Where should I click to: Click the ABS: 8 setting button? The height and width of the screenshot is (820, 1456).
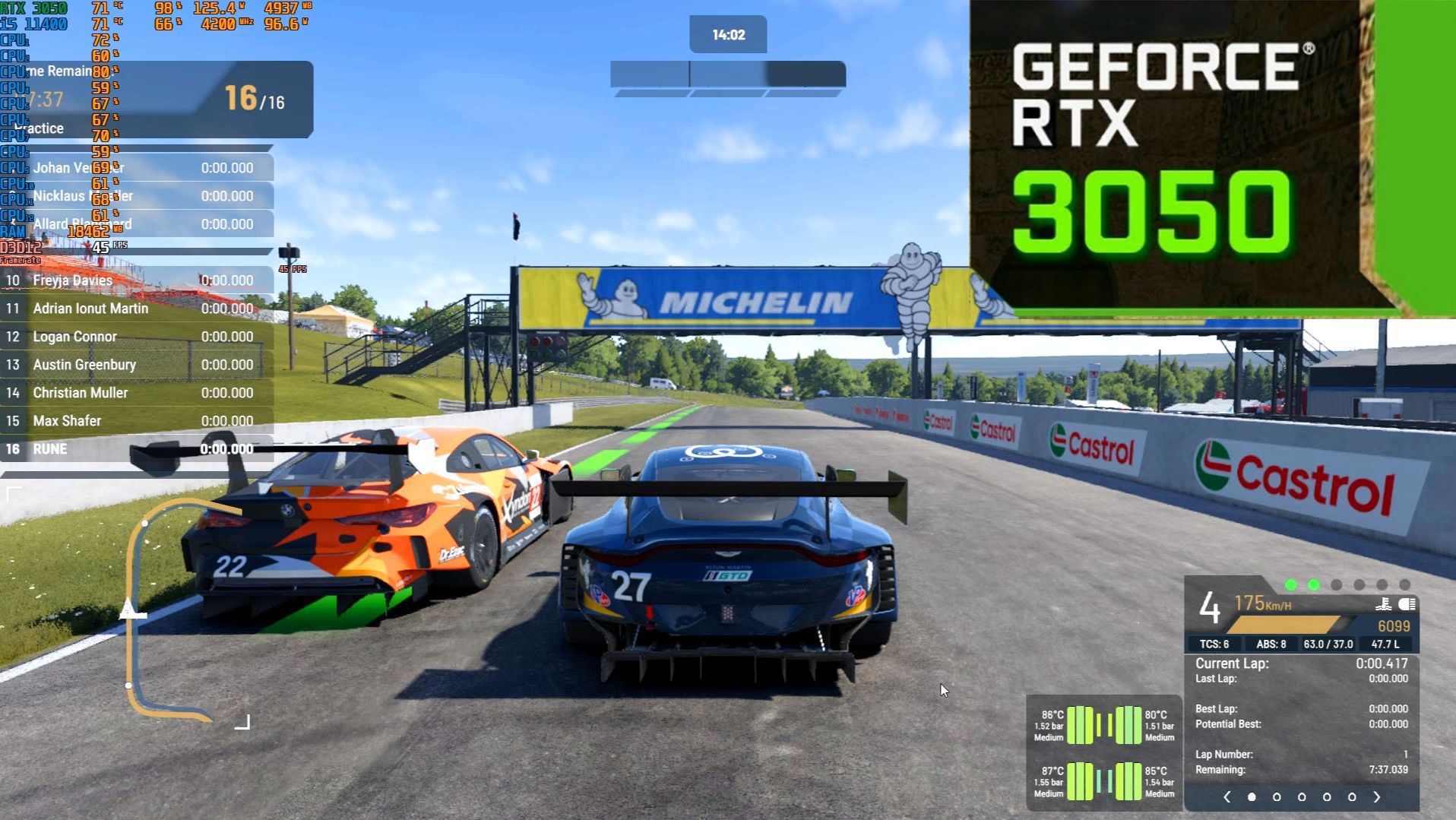coord(1271,643)
